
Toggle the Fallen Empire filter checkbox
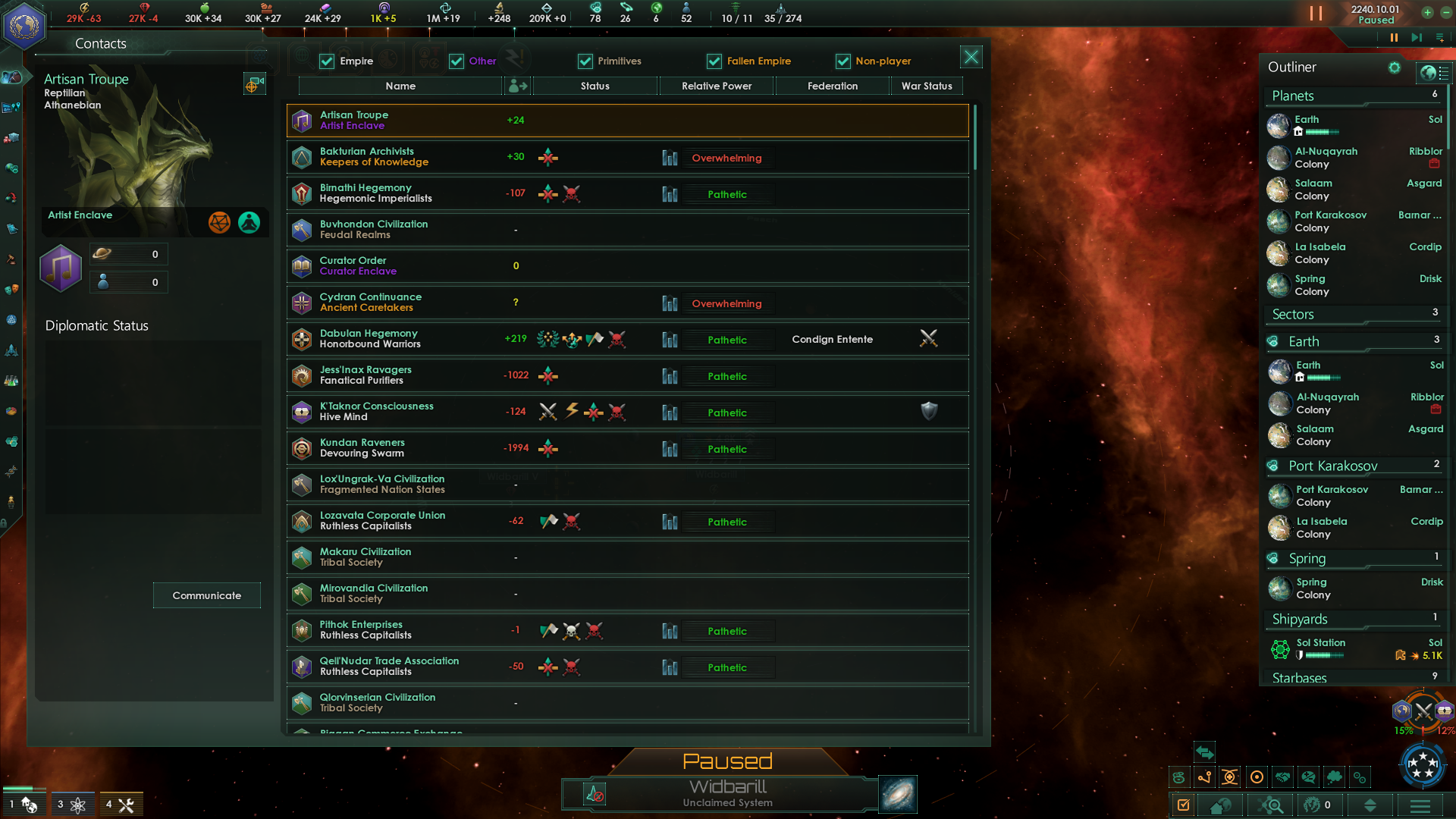pos(714,61)
